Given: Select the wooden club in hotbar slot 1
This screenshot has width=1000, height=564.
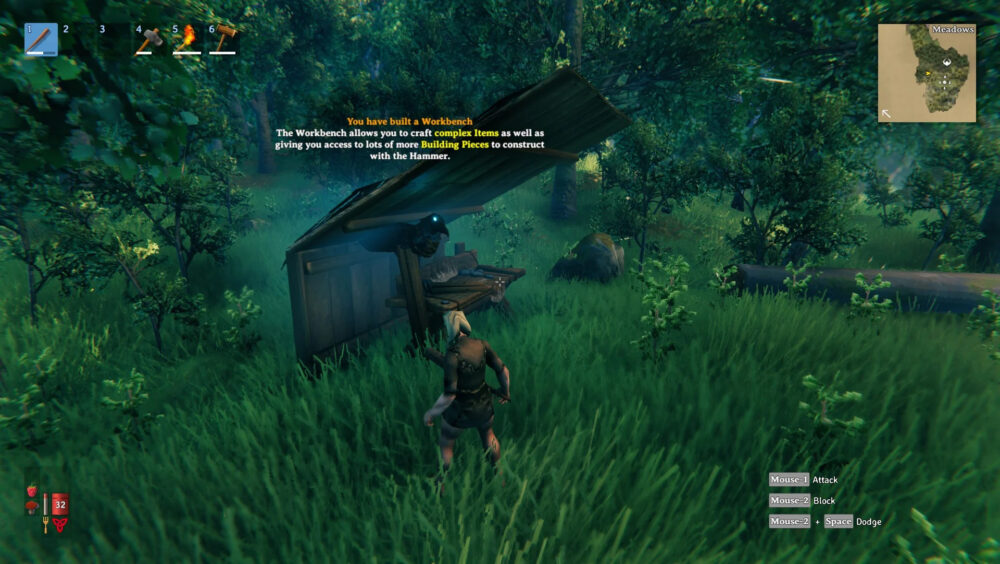Looking at the screenshot, I should click(41, 39).
